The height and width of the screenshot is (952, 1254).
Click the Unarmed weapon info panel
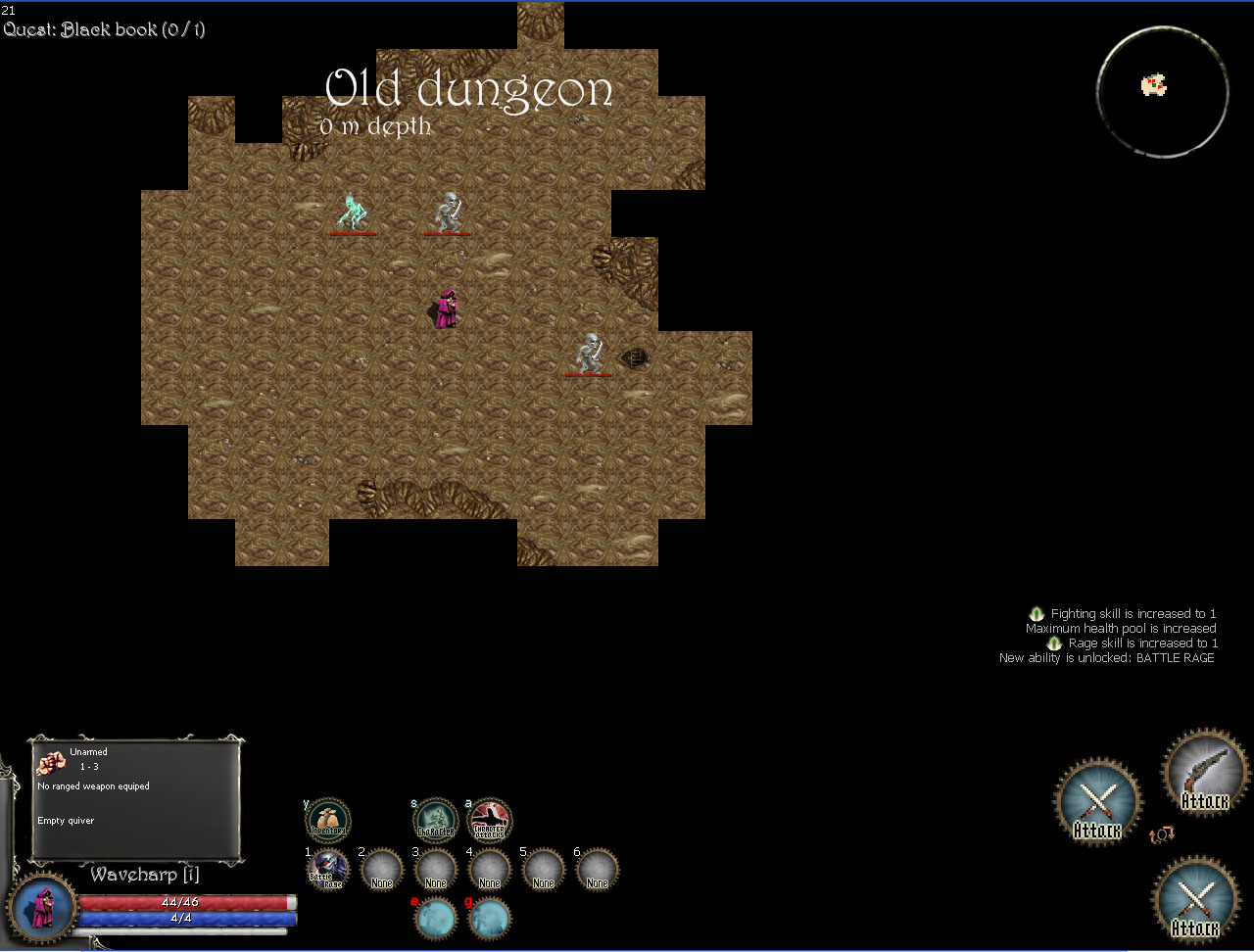[x=137, y=797]
